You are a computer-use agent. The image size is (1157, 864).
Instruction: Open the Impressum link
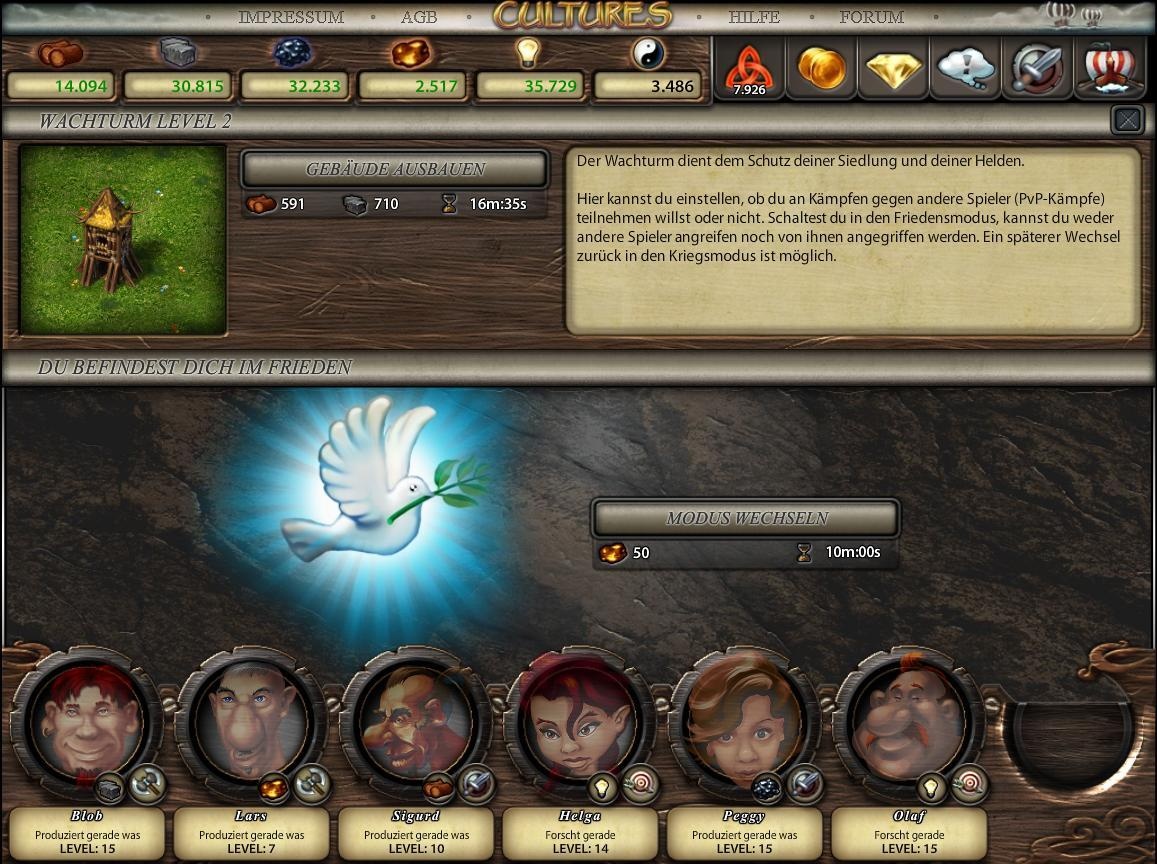point(290,17)
